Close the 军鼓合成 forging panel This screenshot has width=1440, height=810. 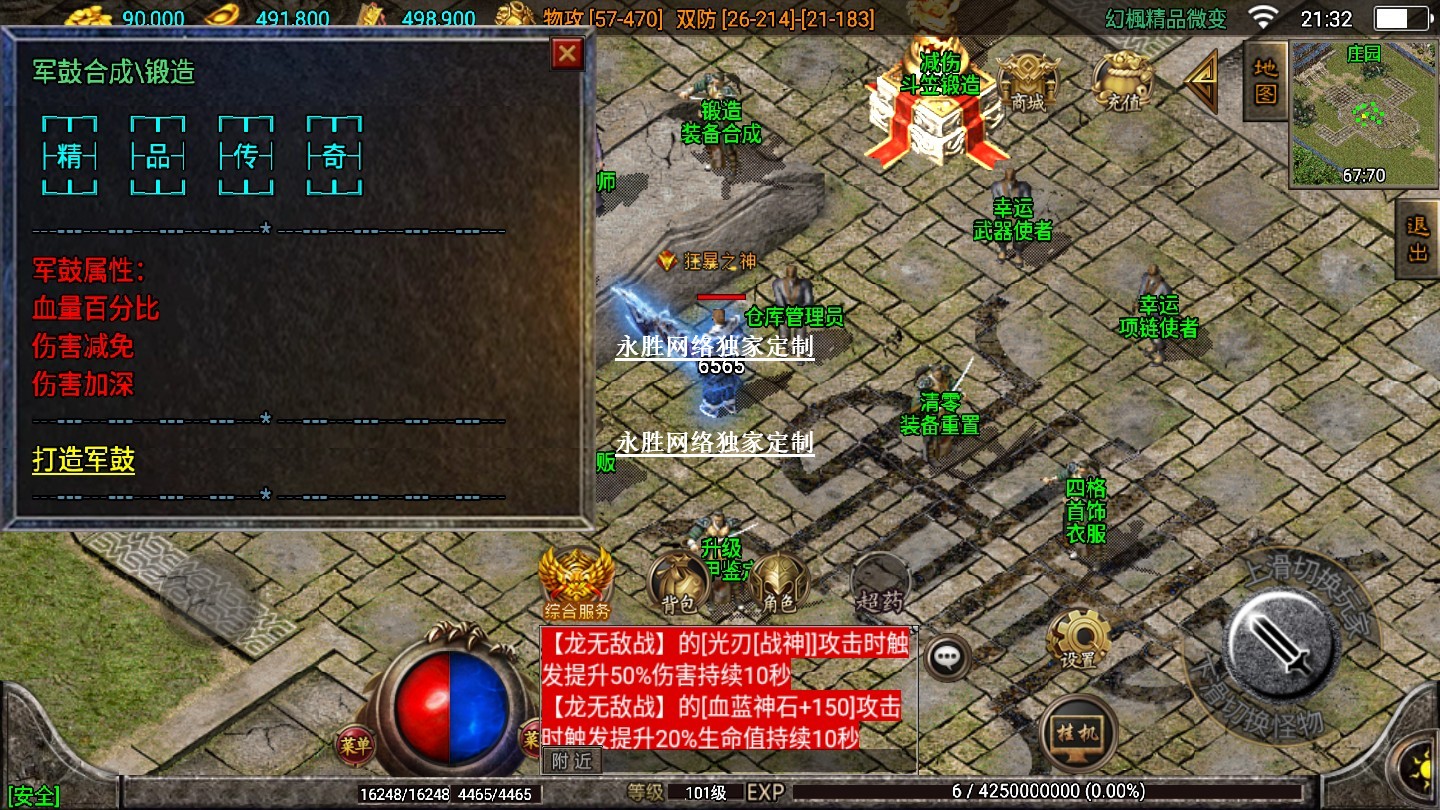click(567, 54)
